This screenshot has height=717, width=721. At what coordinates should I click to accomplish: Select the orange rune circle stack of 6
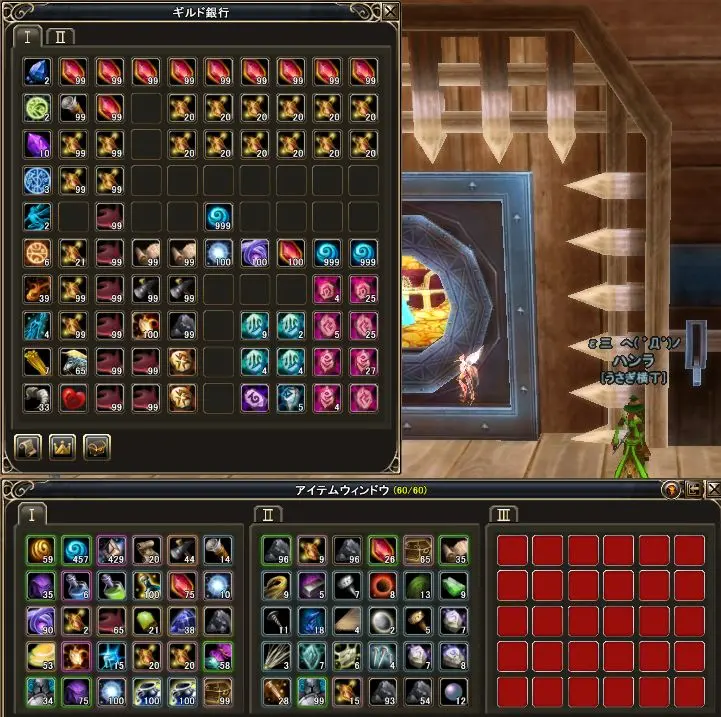pos(37,253)
